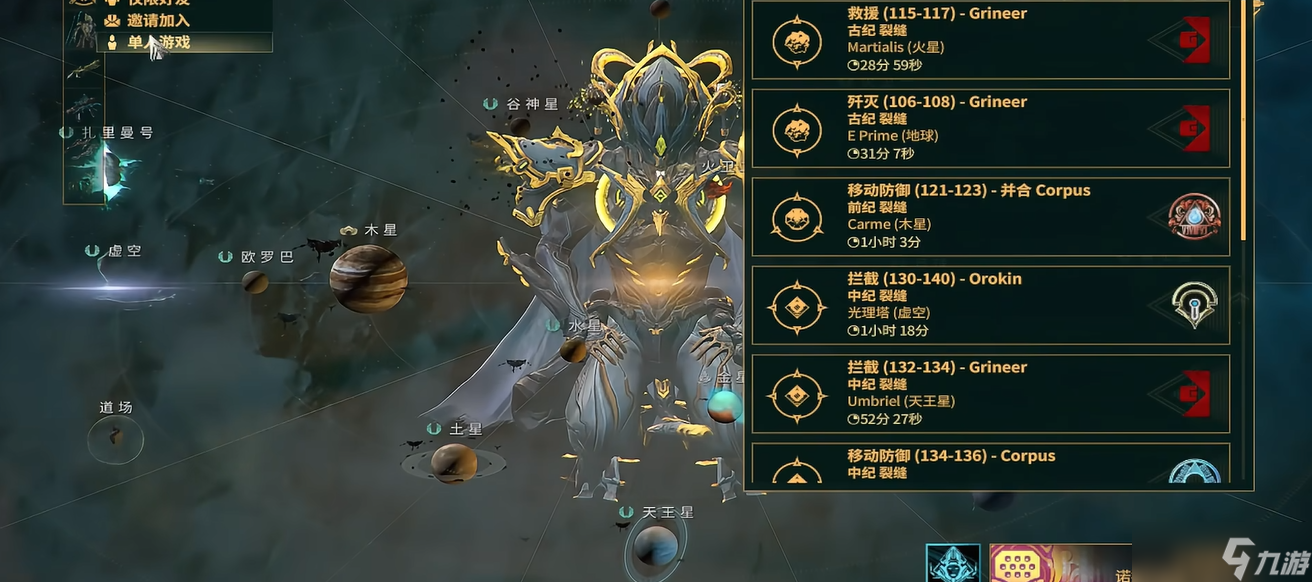Go to the 道场 dojo node
1312x582 pixels.
click(x=115, y=438)
